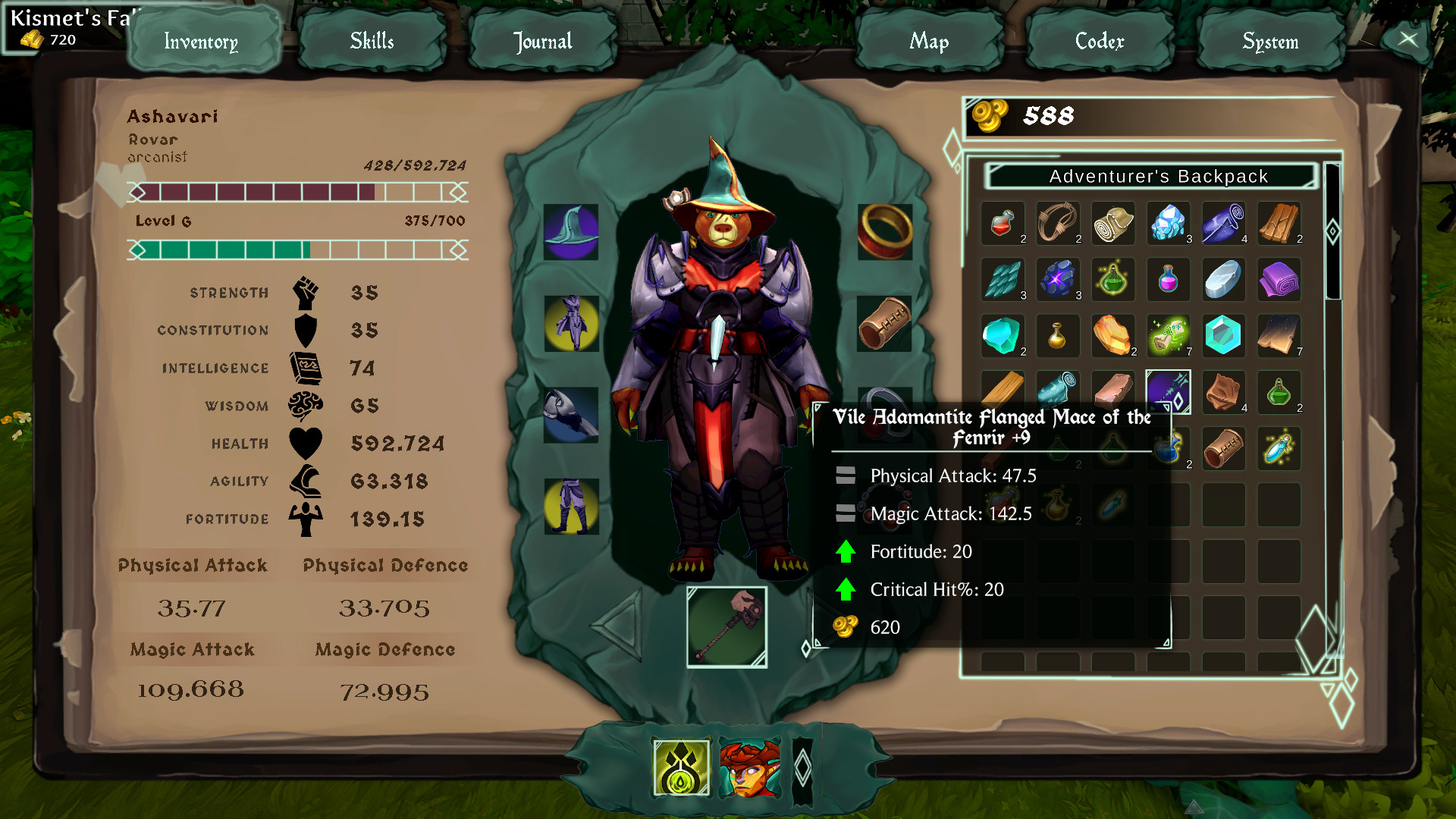Select the equipped armor chest slot
The width and height of the screenshot is (1456, 819).
571,324
